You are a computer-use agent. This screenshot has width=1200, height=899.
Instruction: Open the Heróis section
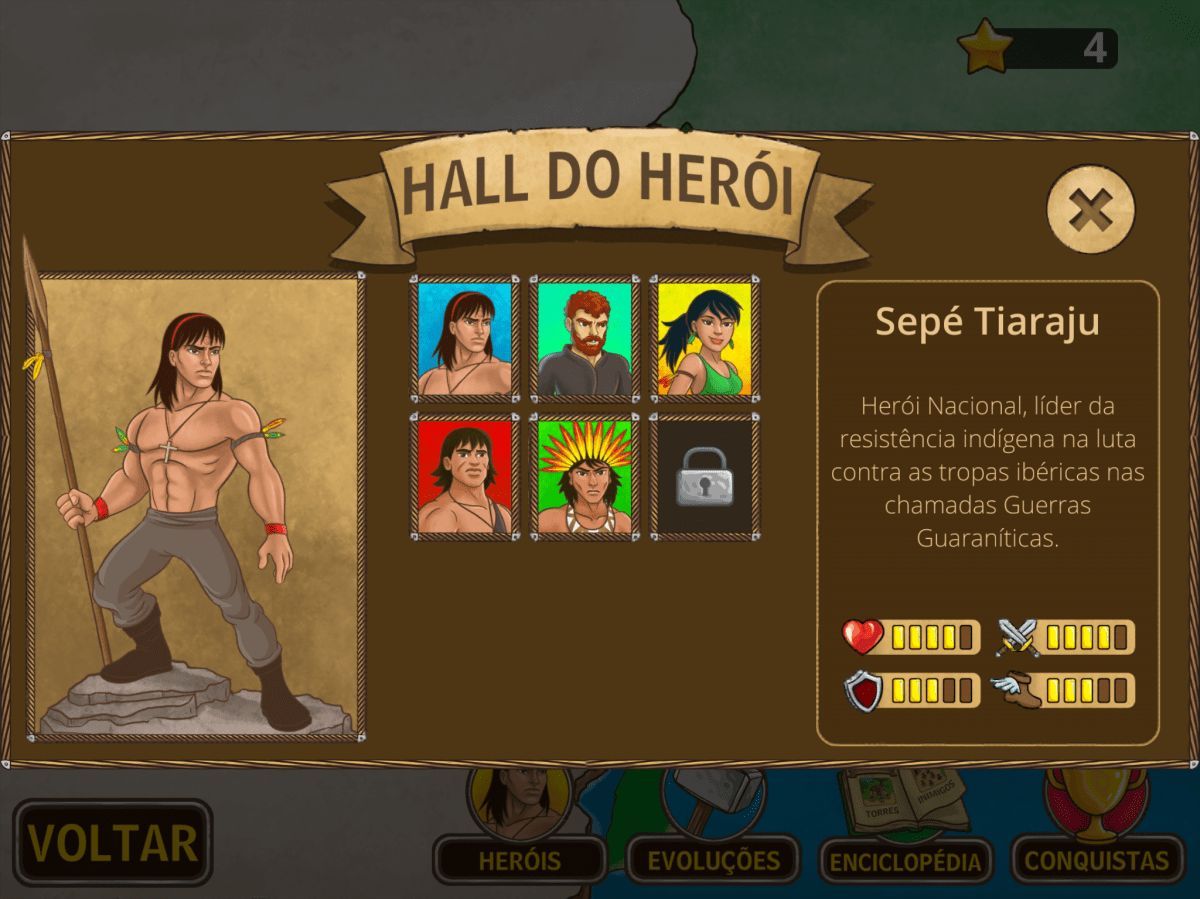click(x=520, y=858)
